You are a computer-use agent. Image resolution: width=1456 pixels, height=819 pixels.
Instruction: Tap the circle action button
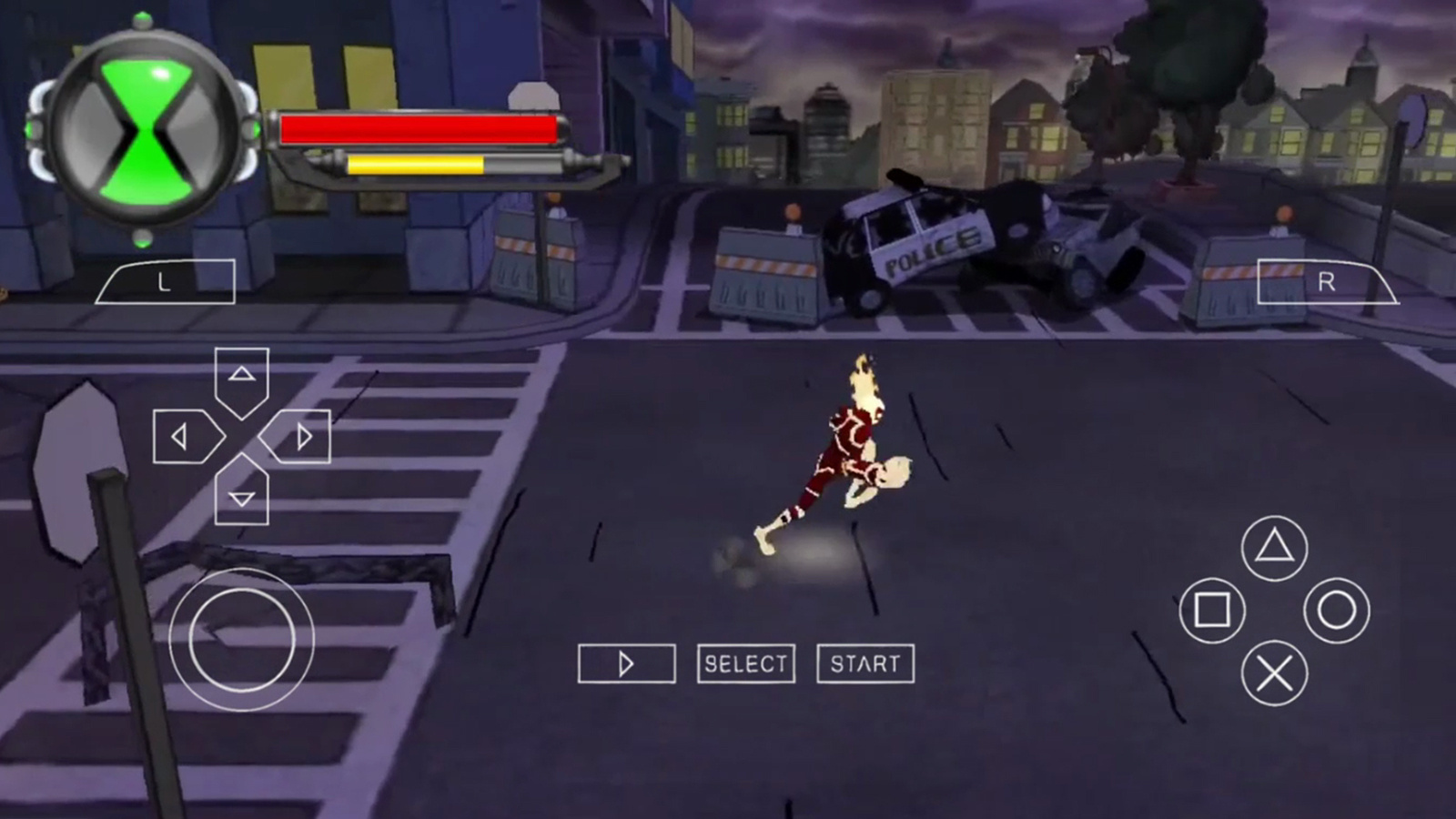pos(1336,610)
